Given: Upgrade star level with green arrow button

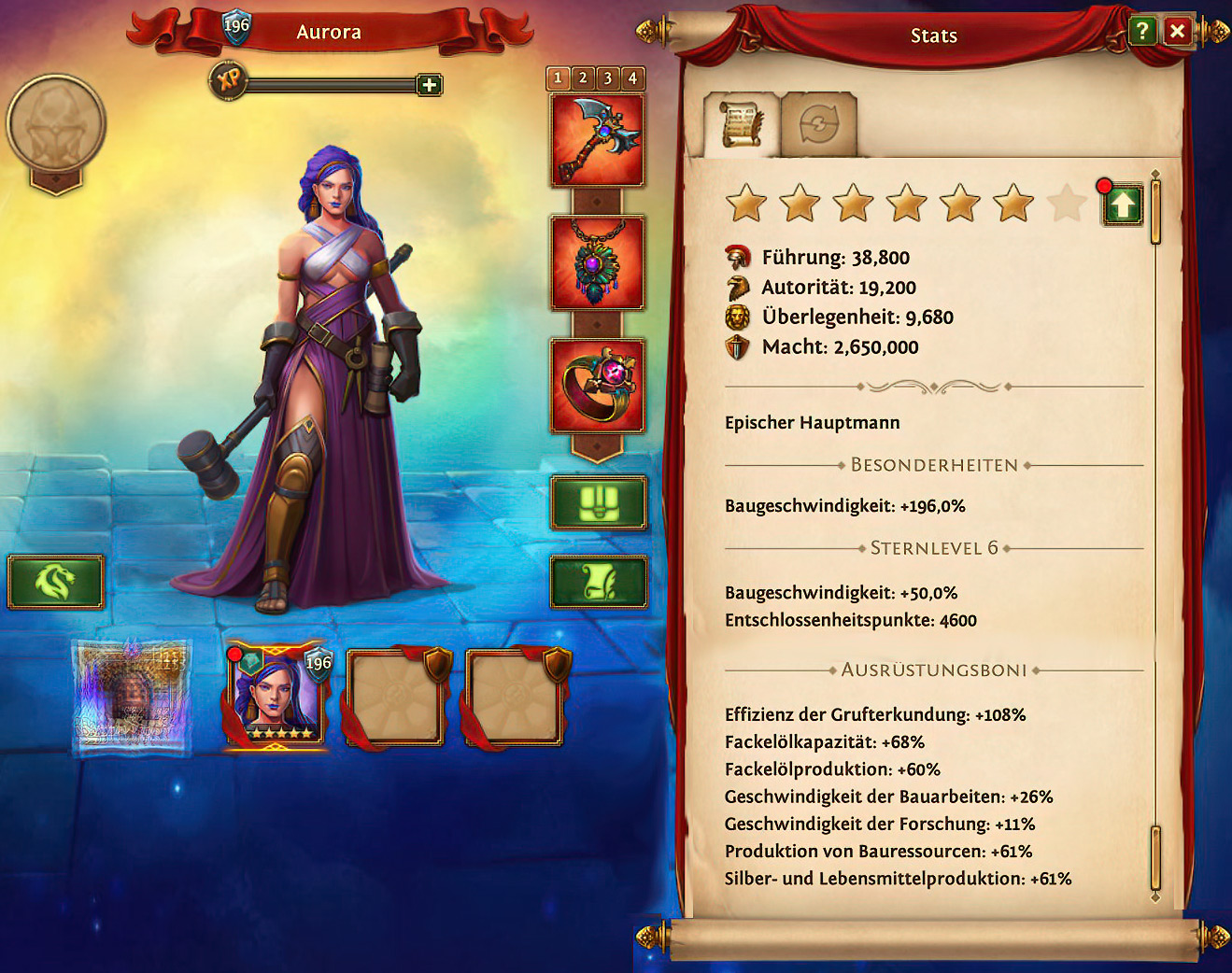Looking at the screenshot, I should pos(1123,204).
